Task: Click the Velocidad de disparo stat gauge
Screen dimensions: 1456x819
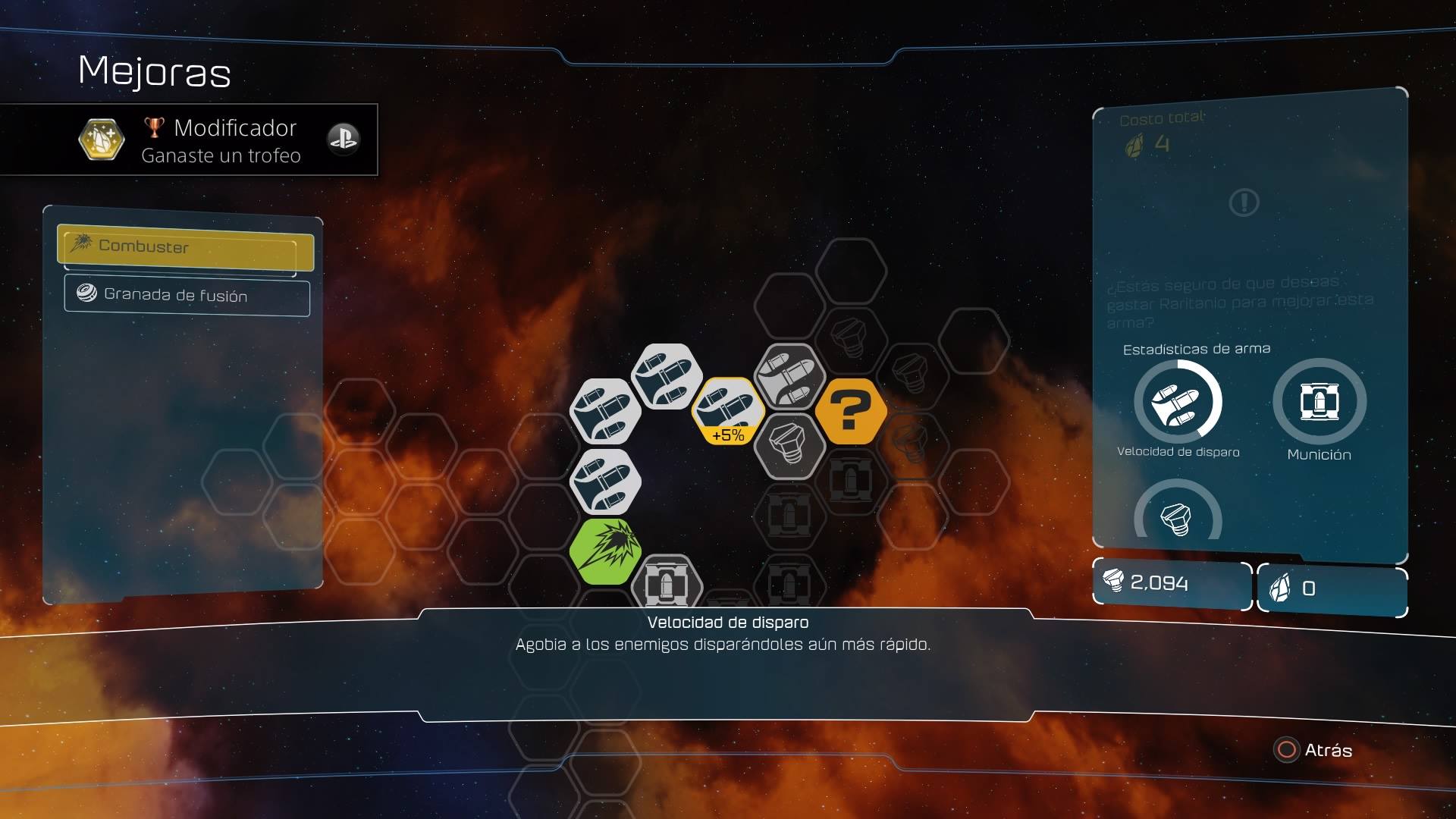Action: [1178, 402]
